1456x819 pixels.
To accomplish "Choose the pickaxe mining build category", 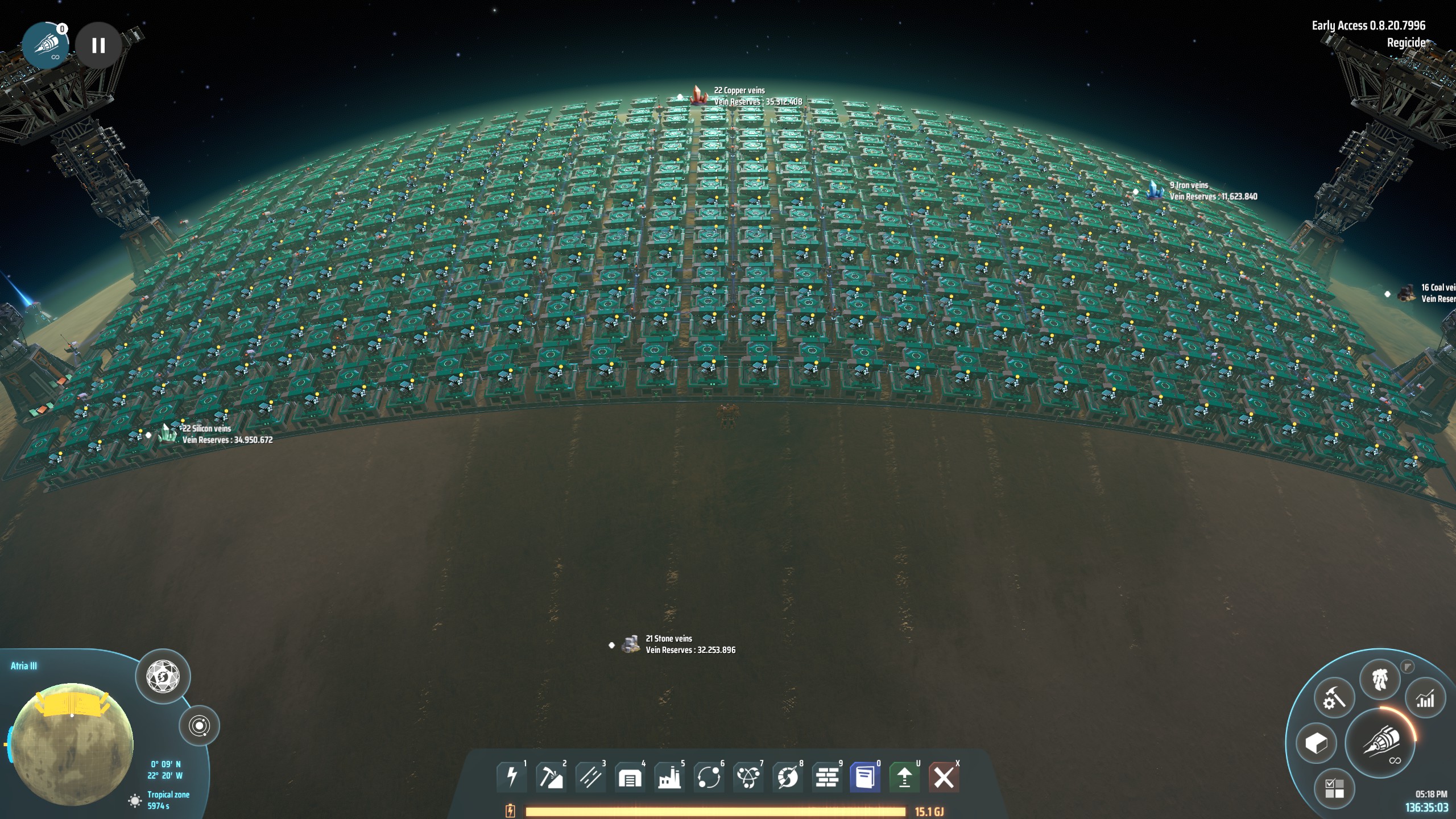I will 551,777.
